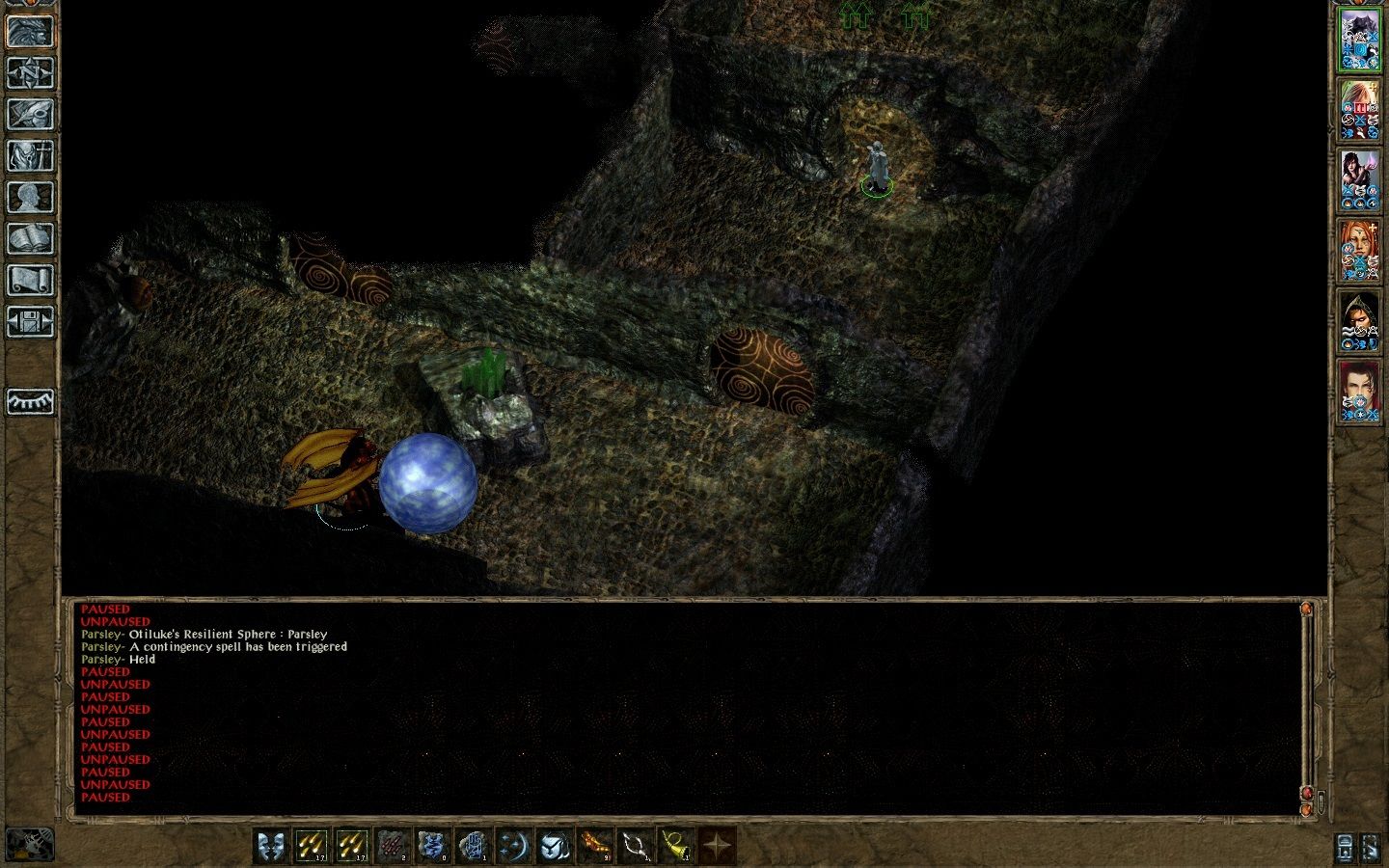The width and height of the screenshot is (1389, 868).
Task: Use the golden horn quick item
Action: [x=675, y=846]
